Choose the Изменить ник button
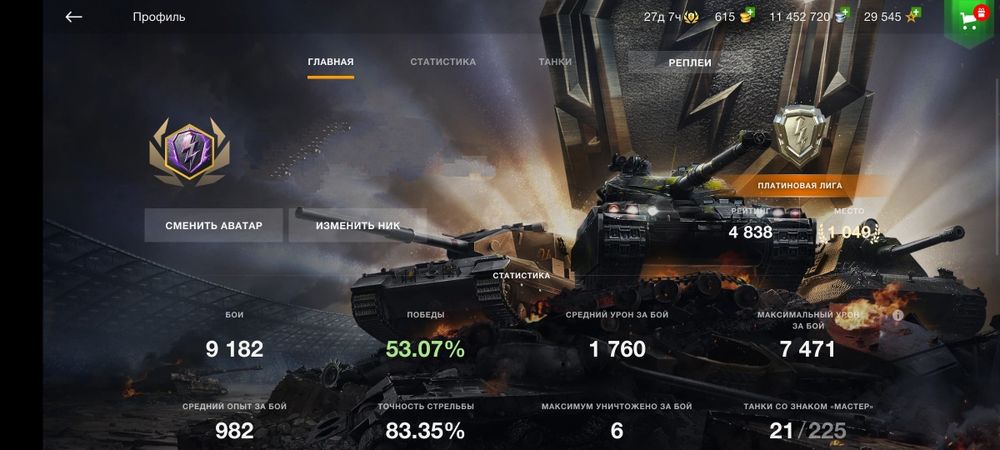This screenshot has height=450, width=1000. pyautogui.click(x=358, y=226)
